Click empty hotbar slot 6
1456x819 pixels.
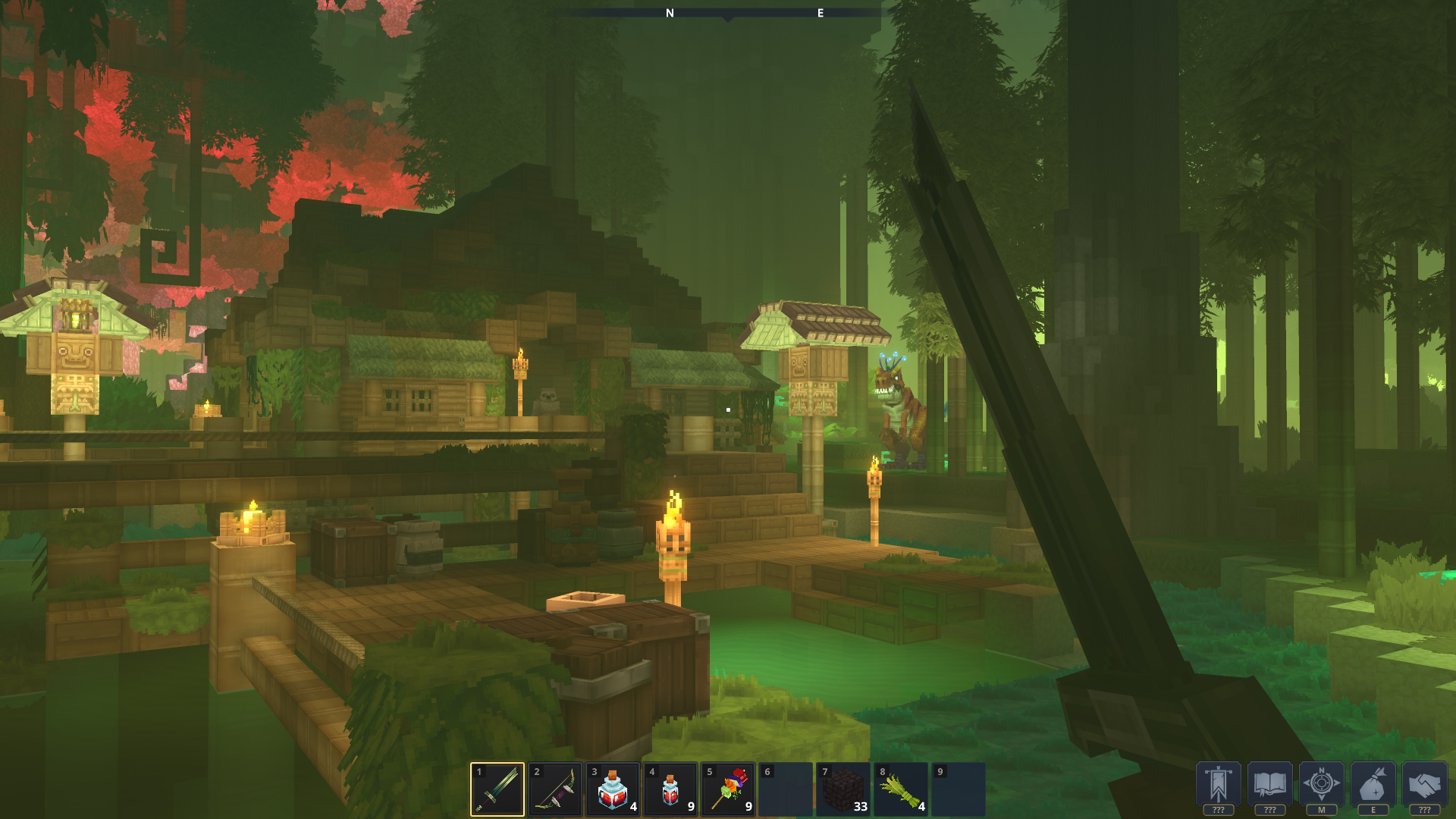pos(786,788)
